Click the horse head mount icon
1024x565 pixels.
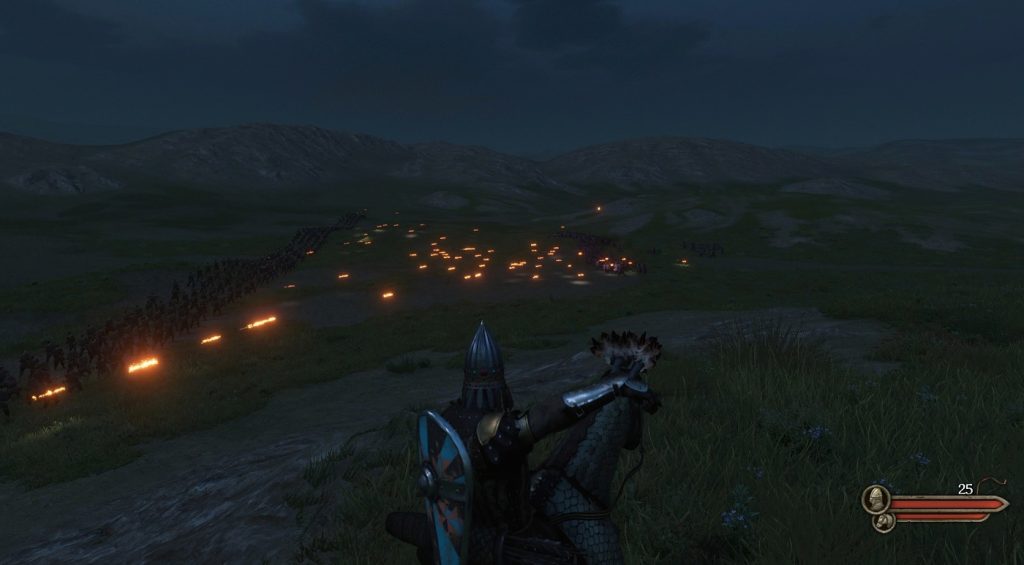pyautogui.click(x=883, y=521)
